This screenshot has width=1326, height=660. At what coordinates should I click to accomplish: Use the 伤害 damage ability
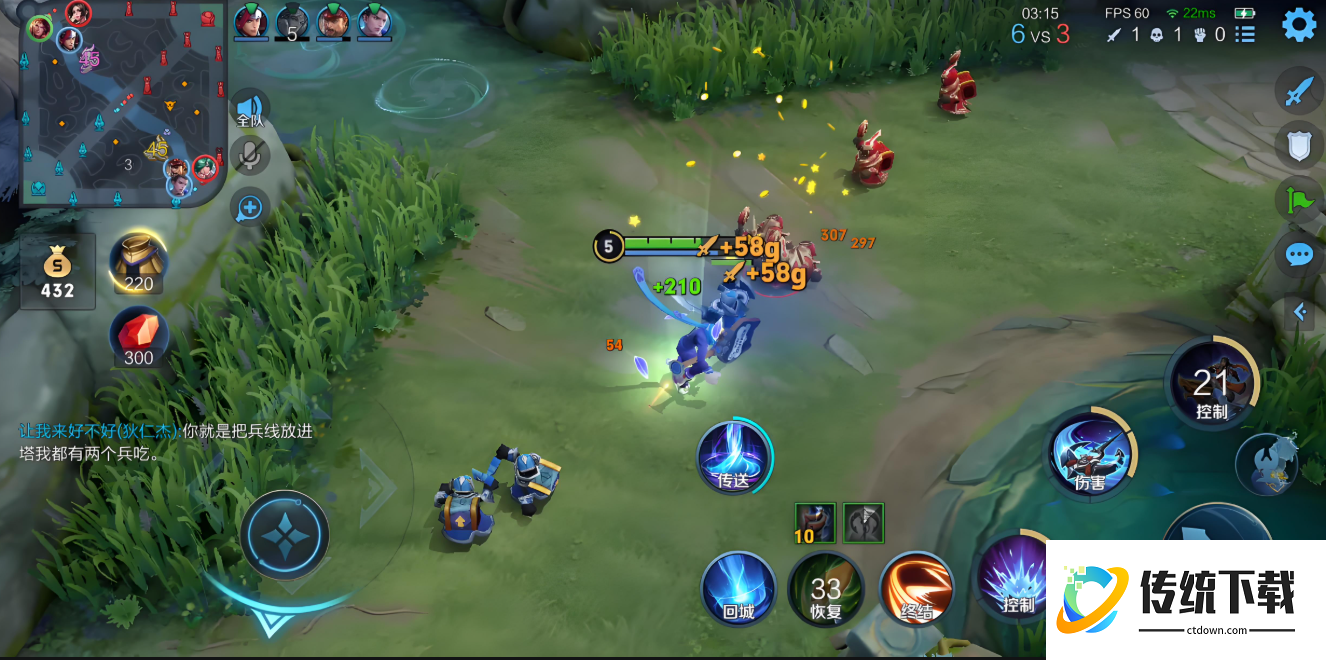[x=1090, y=455]
